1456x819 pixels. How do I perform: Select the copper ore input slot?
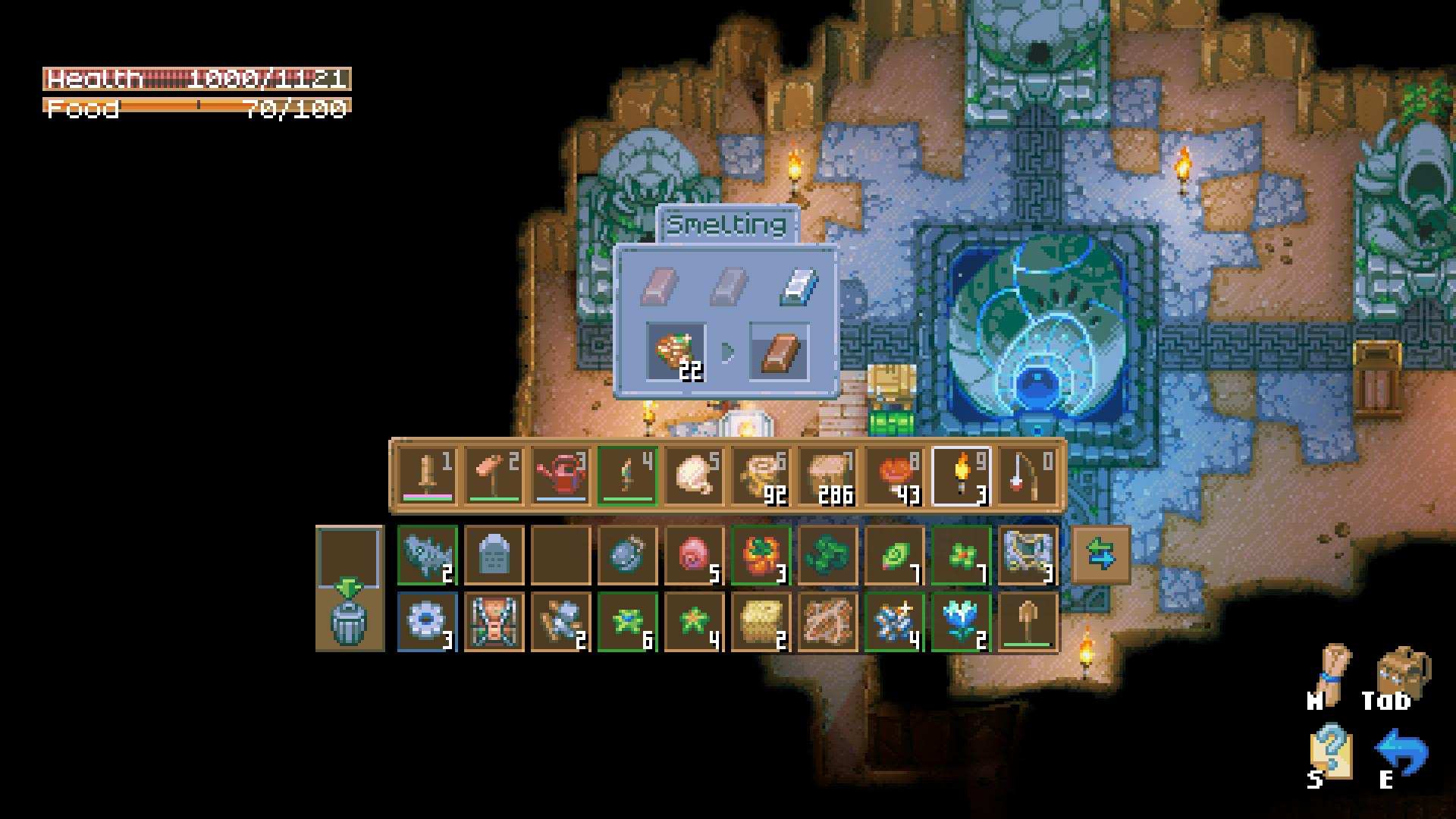pos(675,352)
